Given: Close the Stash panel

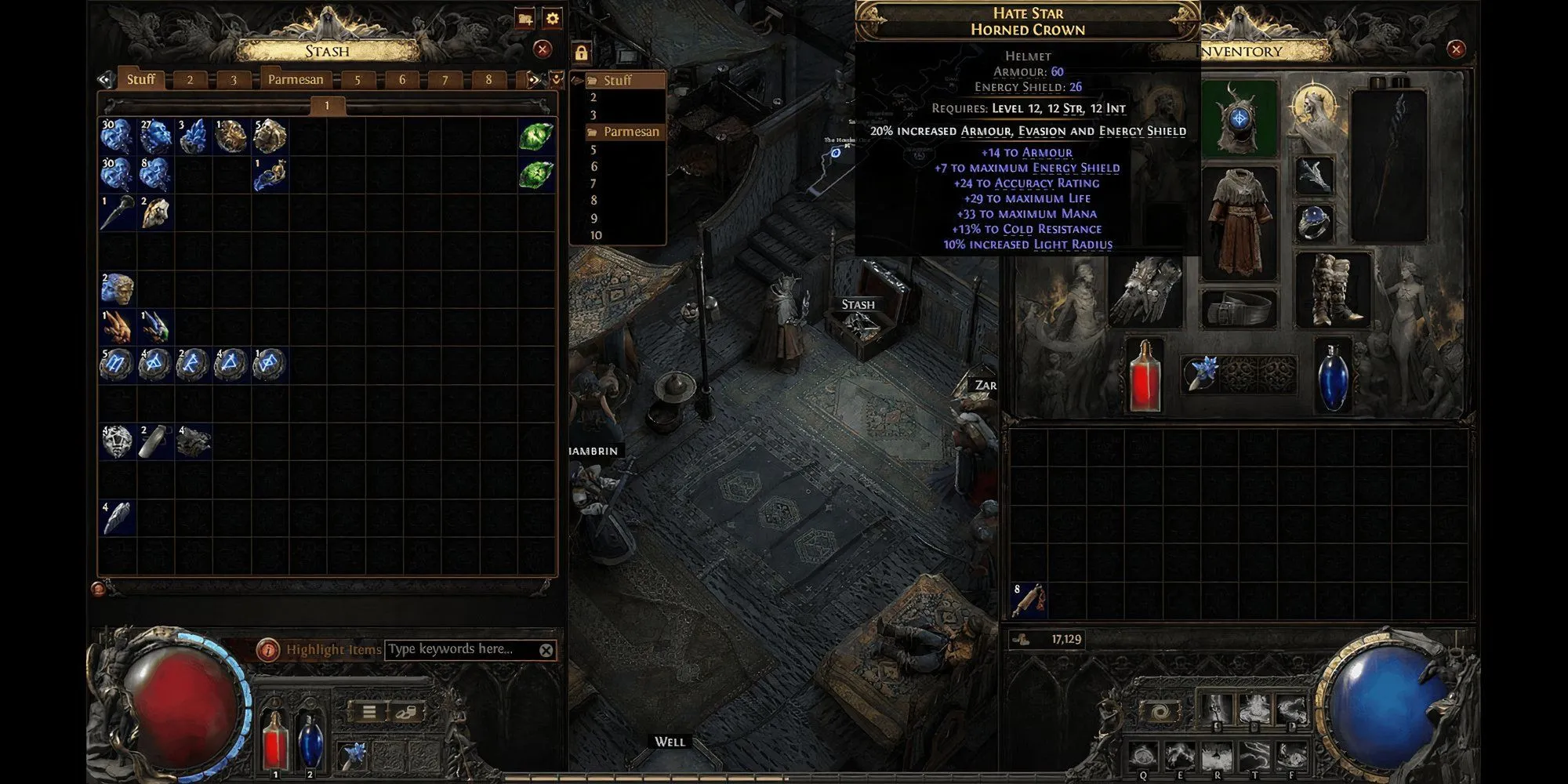Looking at the screenshot, I should pos(542,49).
